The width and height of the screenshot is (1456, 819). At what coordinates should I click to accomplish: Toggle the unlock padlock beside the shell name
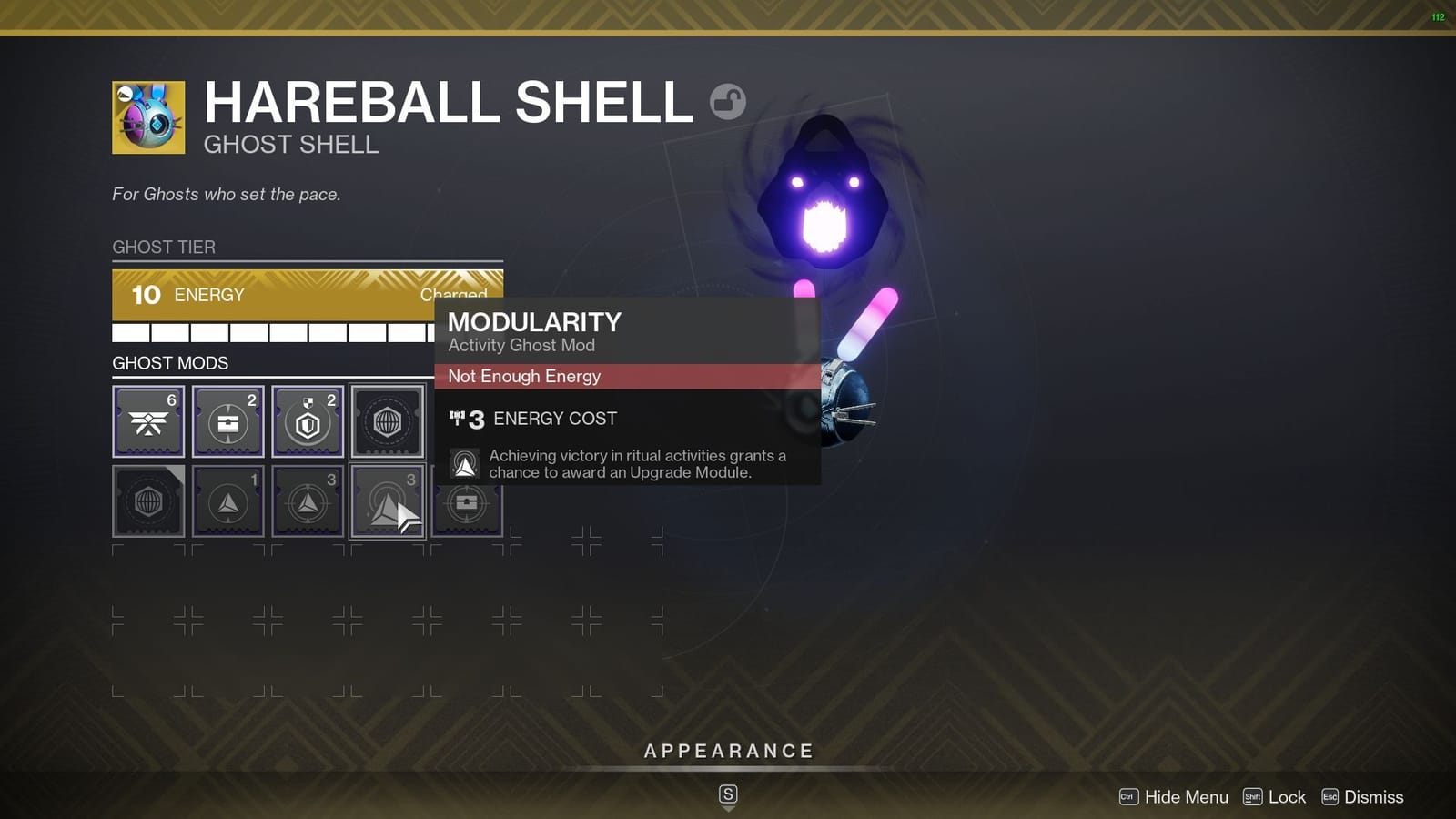tap(729, 102)
